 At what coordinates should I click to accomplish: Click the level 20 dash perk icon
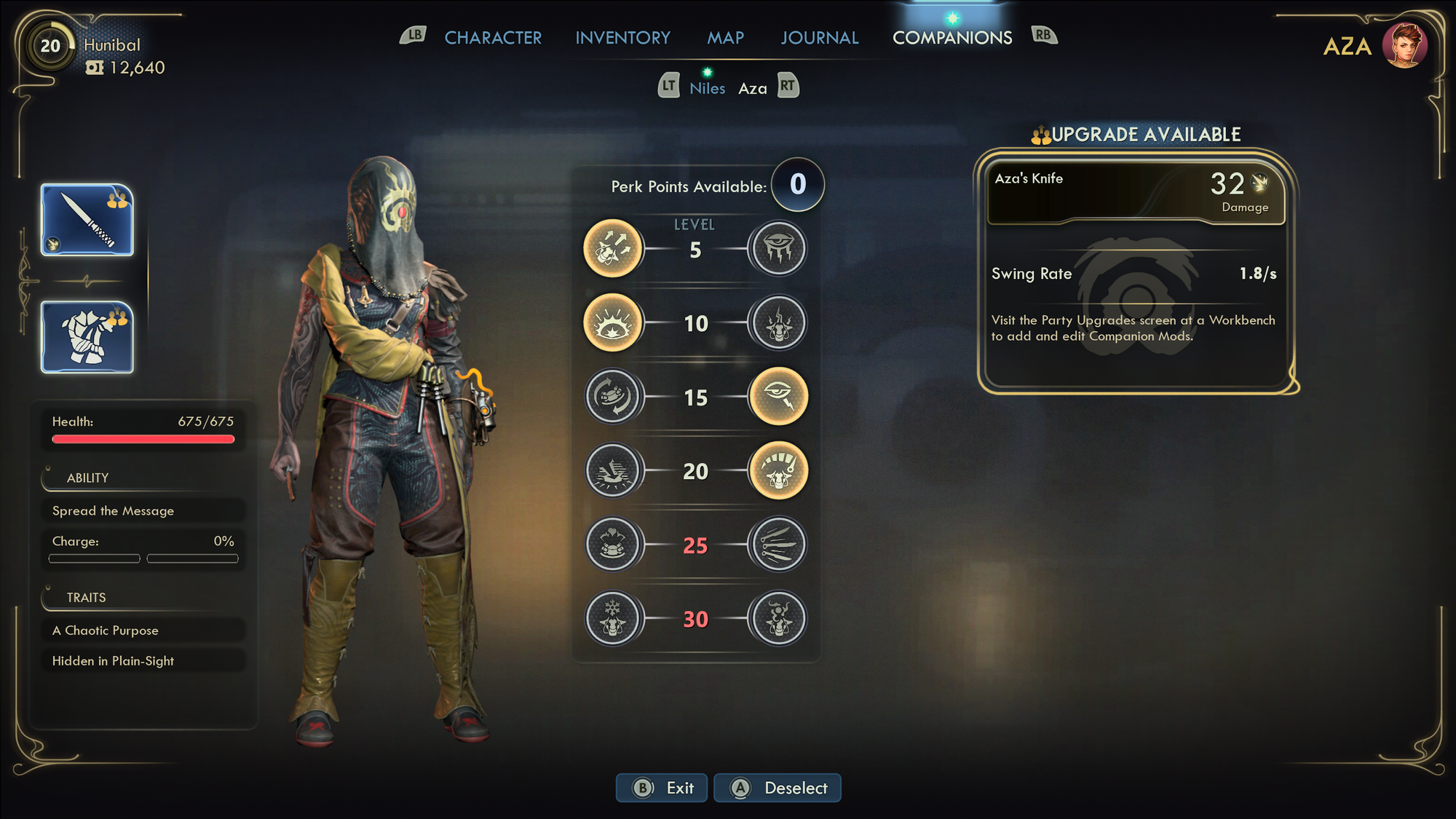tap(613, 470)
